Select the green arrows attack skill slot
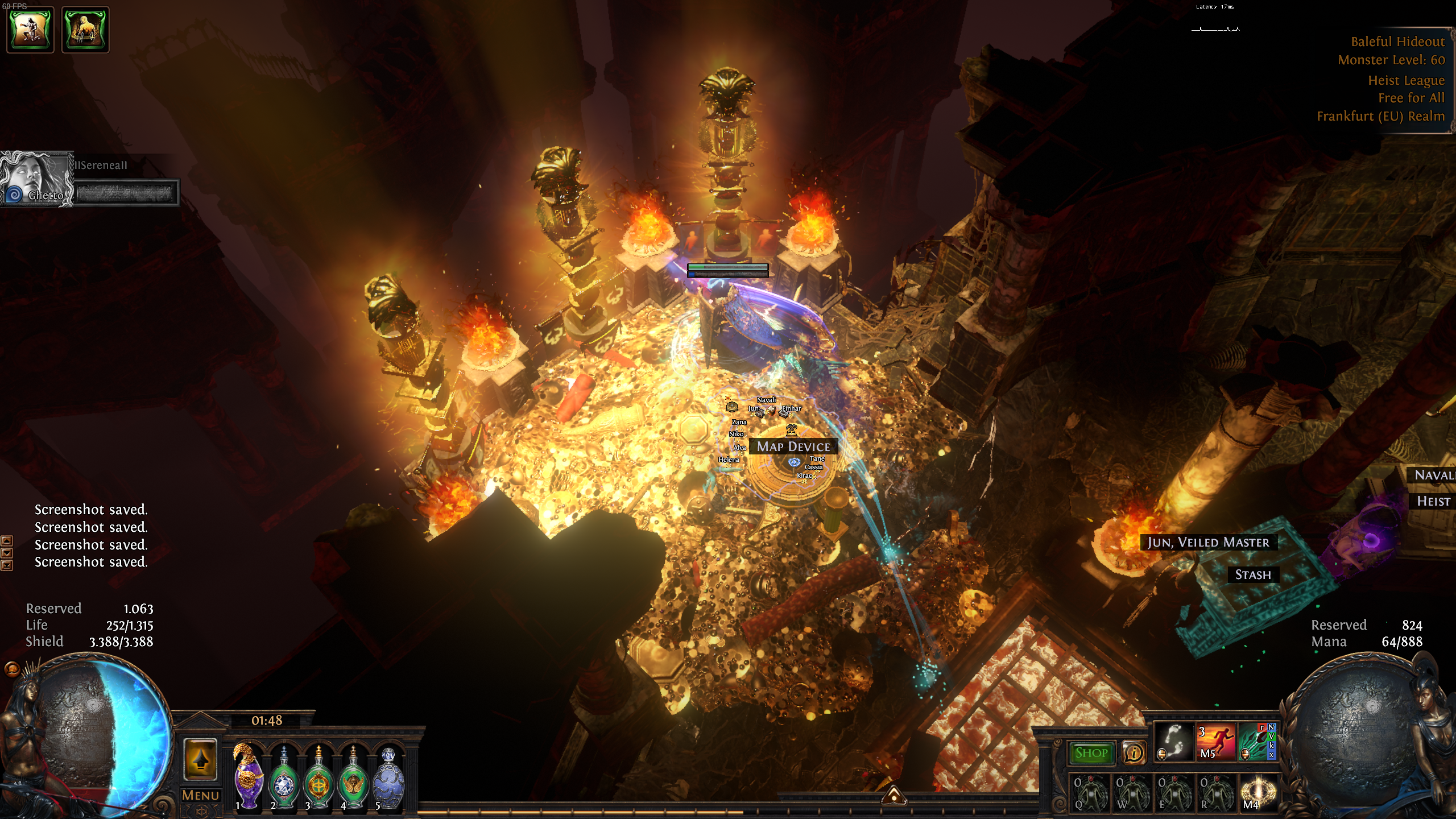1456x819 pixels. point(1257,742)
